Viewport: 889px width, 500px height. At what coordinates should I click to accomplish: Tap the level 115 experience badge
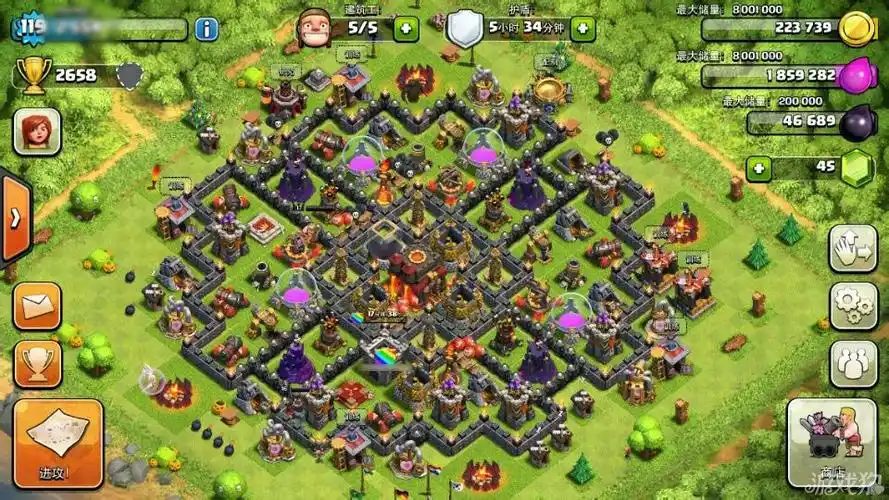click(x=31, y=28)
